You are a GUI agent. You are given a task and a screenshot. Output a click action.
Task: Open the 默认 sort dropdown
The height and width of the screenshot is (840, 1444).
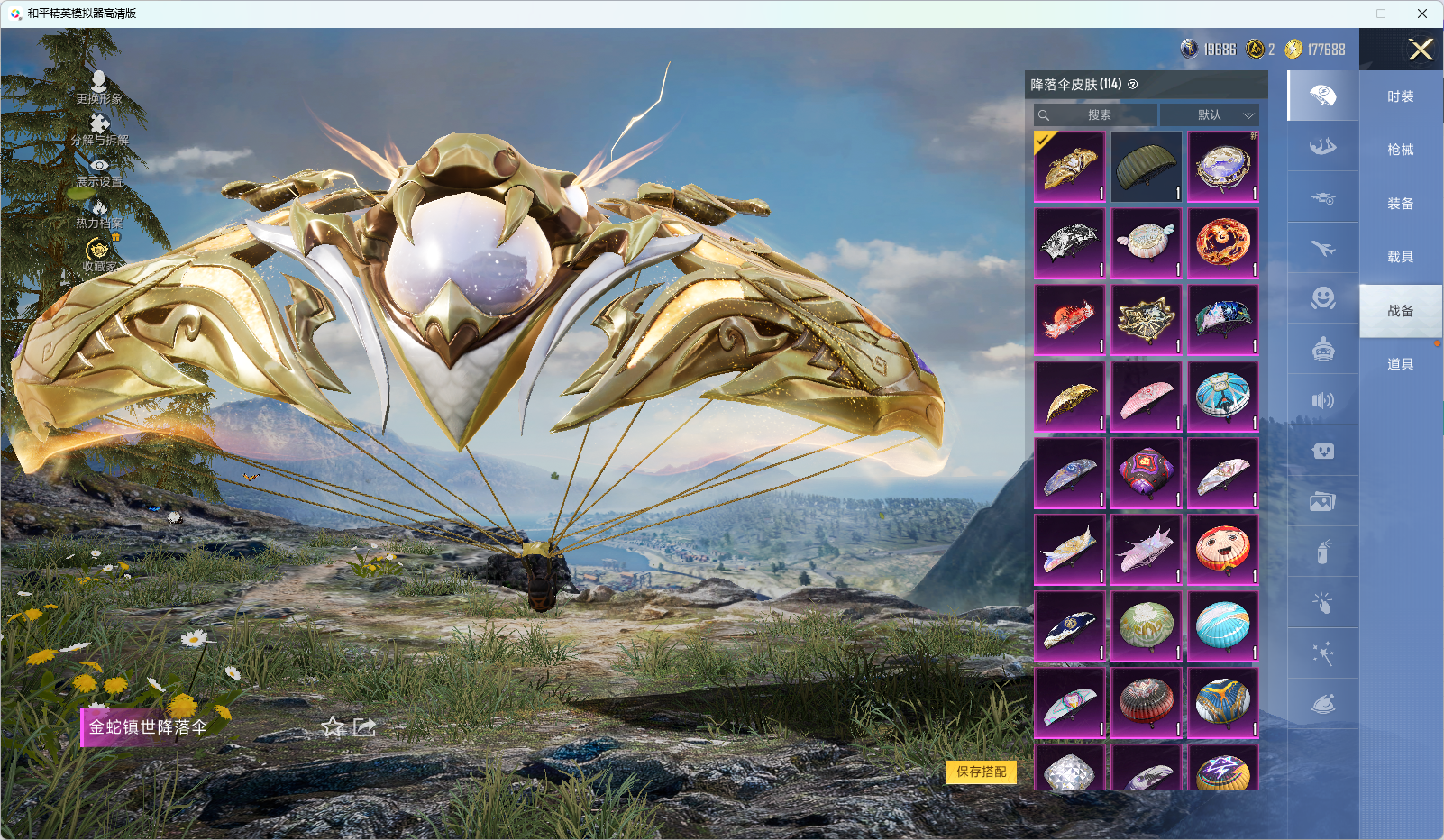click(1210, 115)
